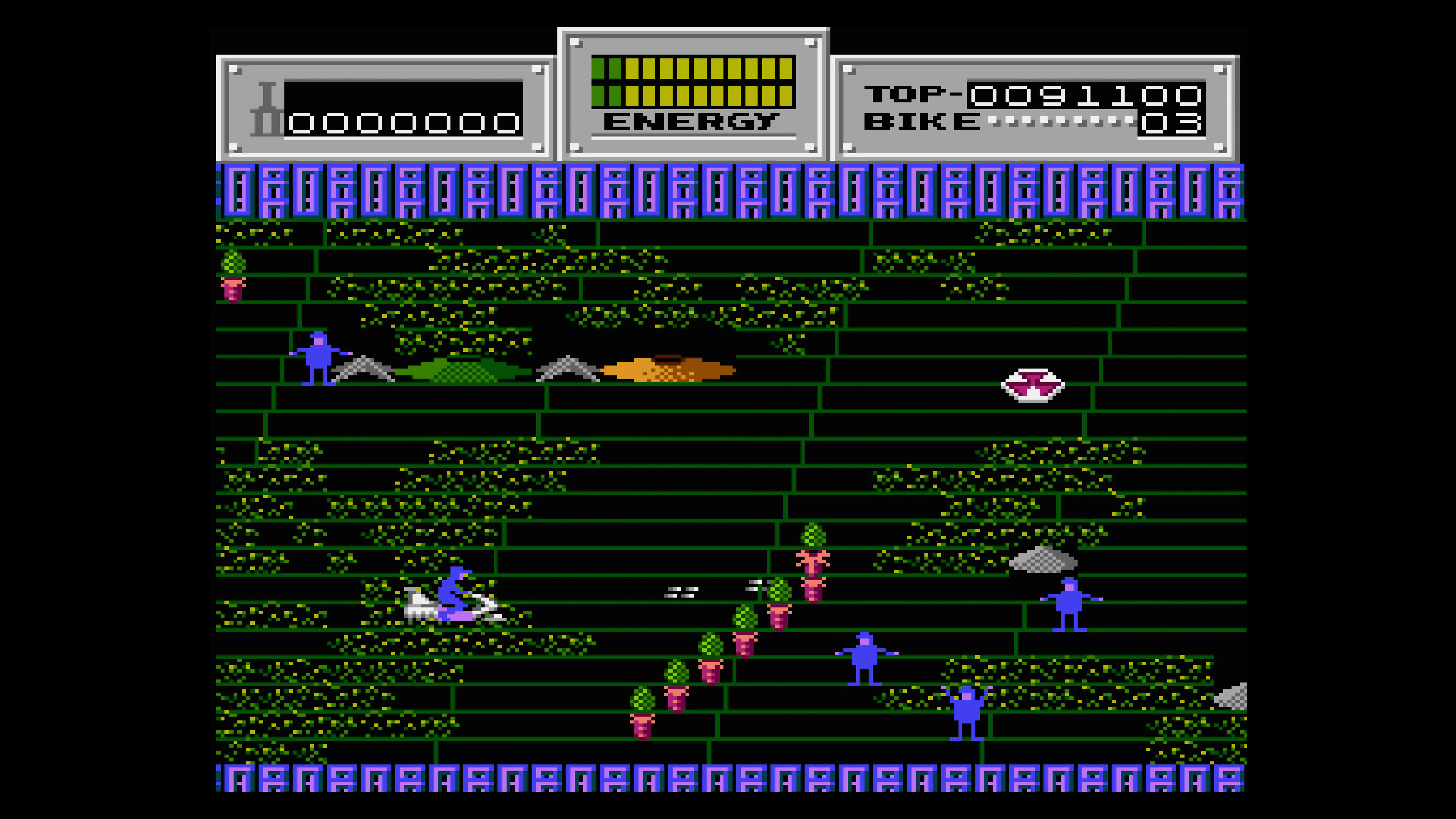This screenshot has width=1456, height=819.
Task: Toggle the second green energy segment
Action: (x=615, y=69)
